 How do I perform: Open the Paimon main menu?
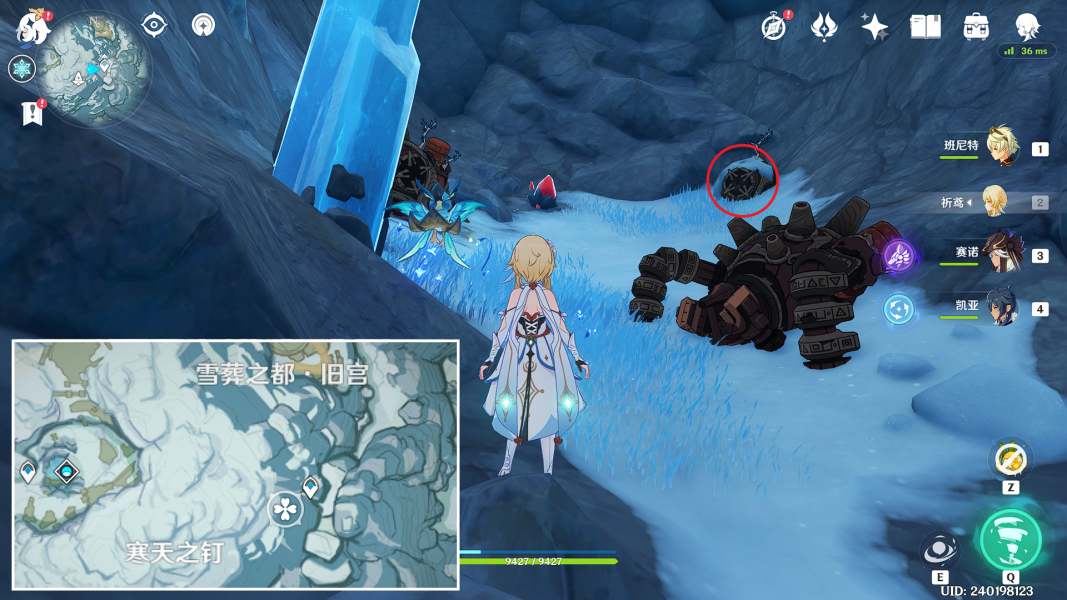[x=33, y=27]
